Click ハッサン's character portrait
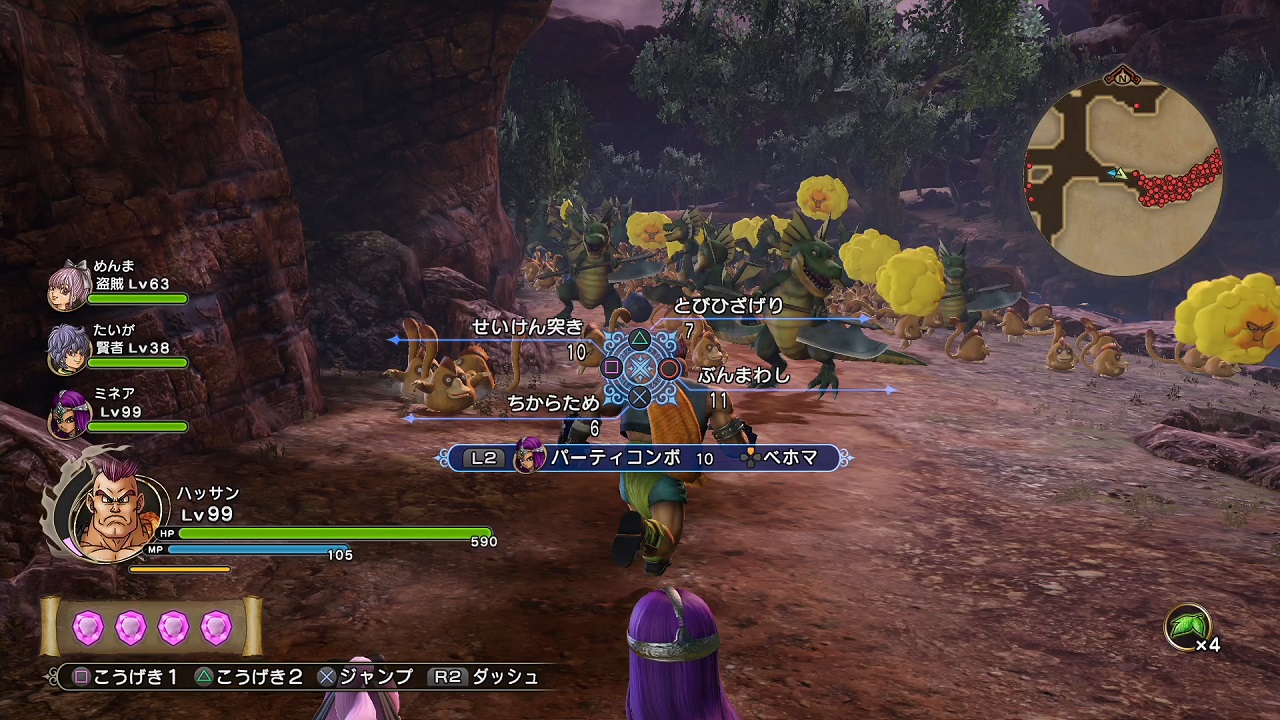 (113, 512)
